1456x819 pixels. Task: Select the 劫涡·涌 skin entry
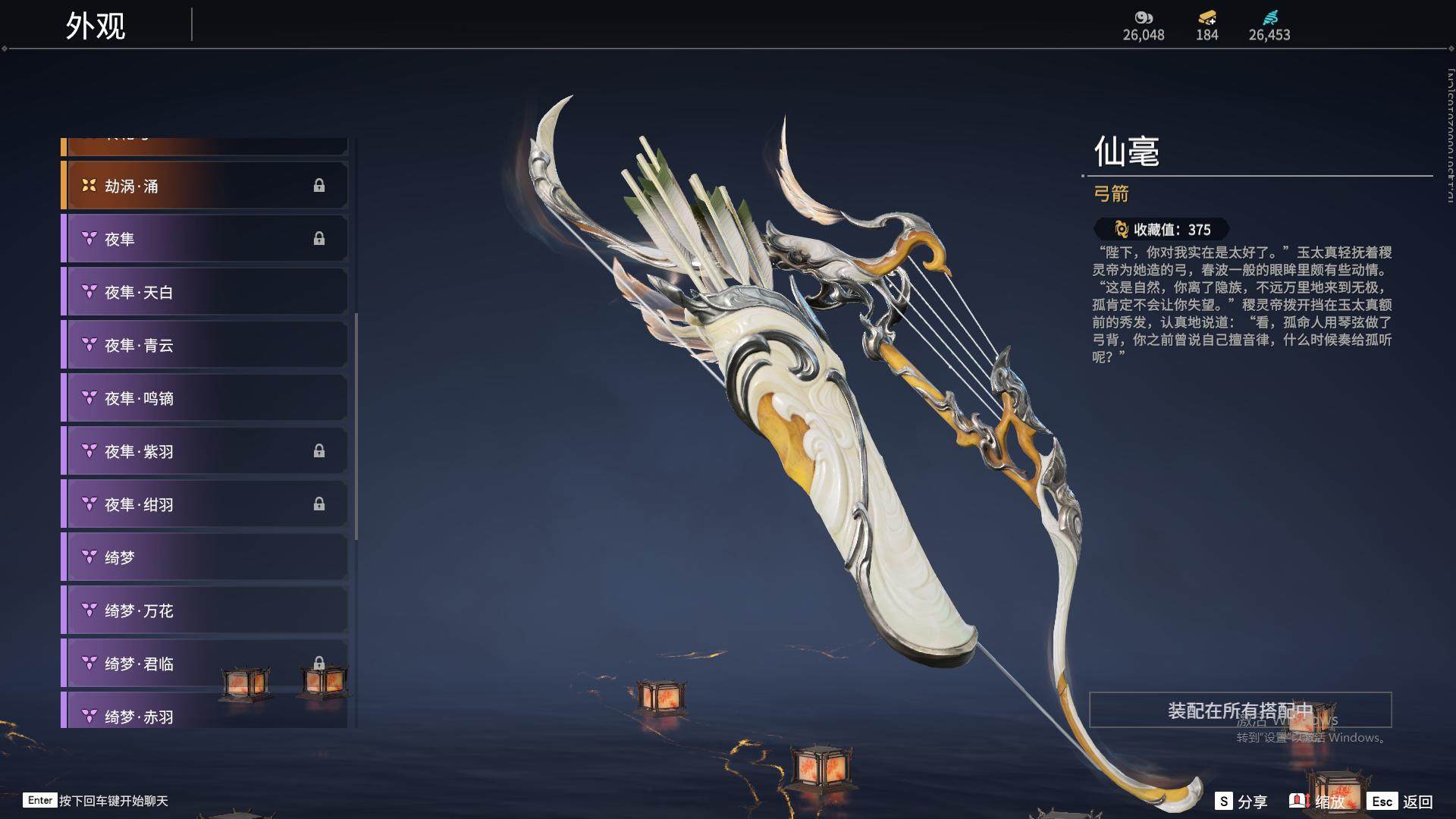pyautogui.click(x=205, y=186)
